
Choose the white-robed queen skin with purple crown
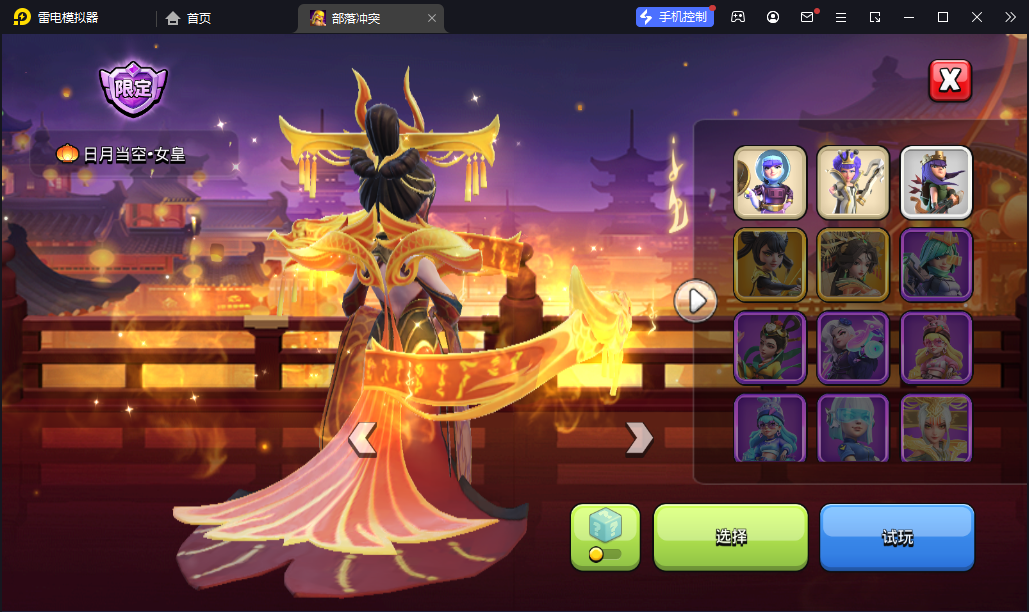[x=853, y=182]
